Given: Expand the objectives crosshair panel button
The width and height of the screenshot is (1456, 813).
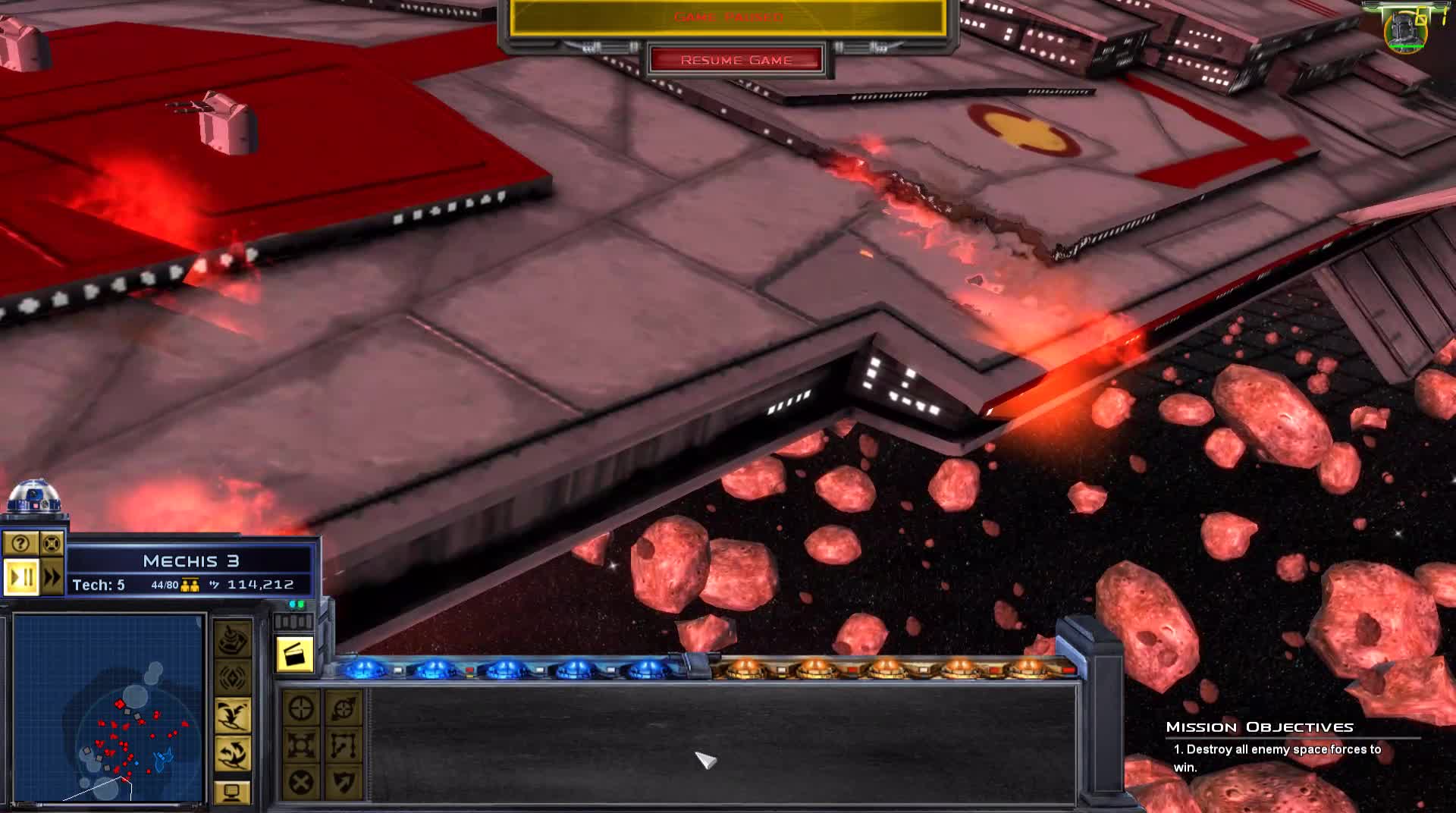Looking at the screenshot, I should pyautogui.click(x=51, y=544).
